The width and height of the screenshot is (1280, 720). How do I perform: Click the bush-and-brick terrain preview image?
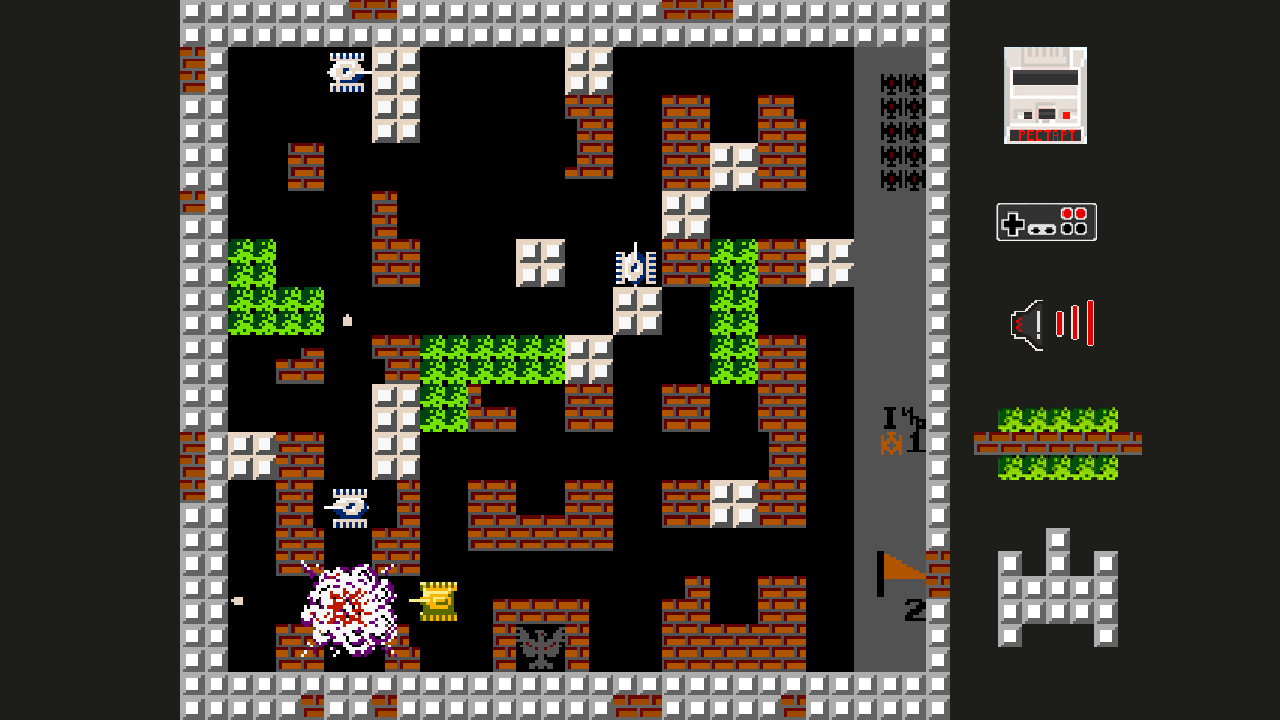coord(1060,443)
